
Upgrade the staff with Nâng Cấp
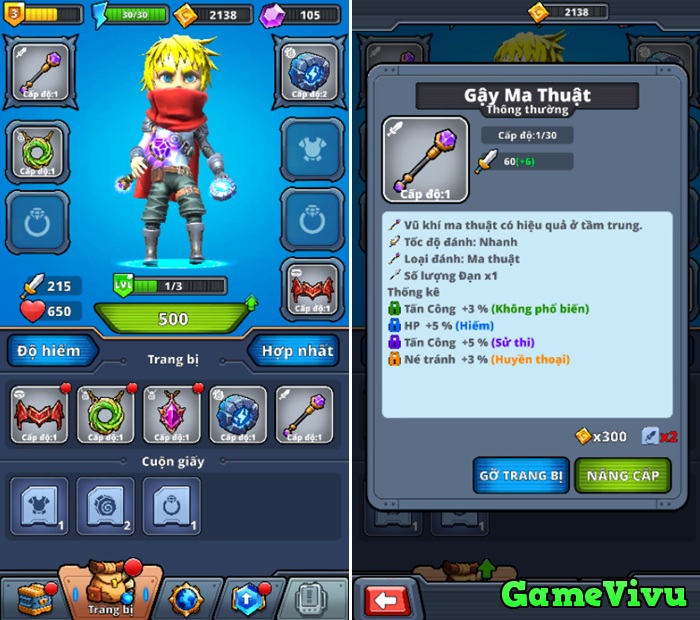(623, 476)
